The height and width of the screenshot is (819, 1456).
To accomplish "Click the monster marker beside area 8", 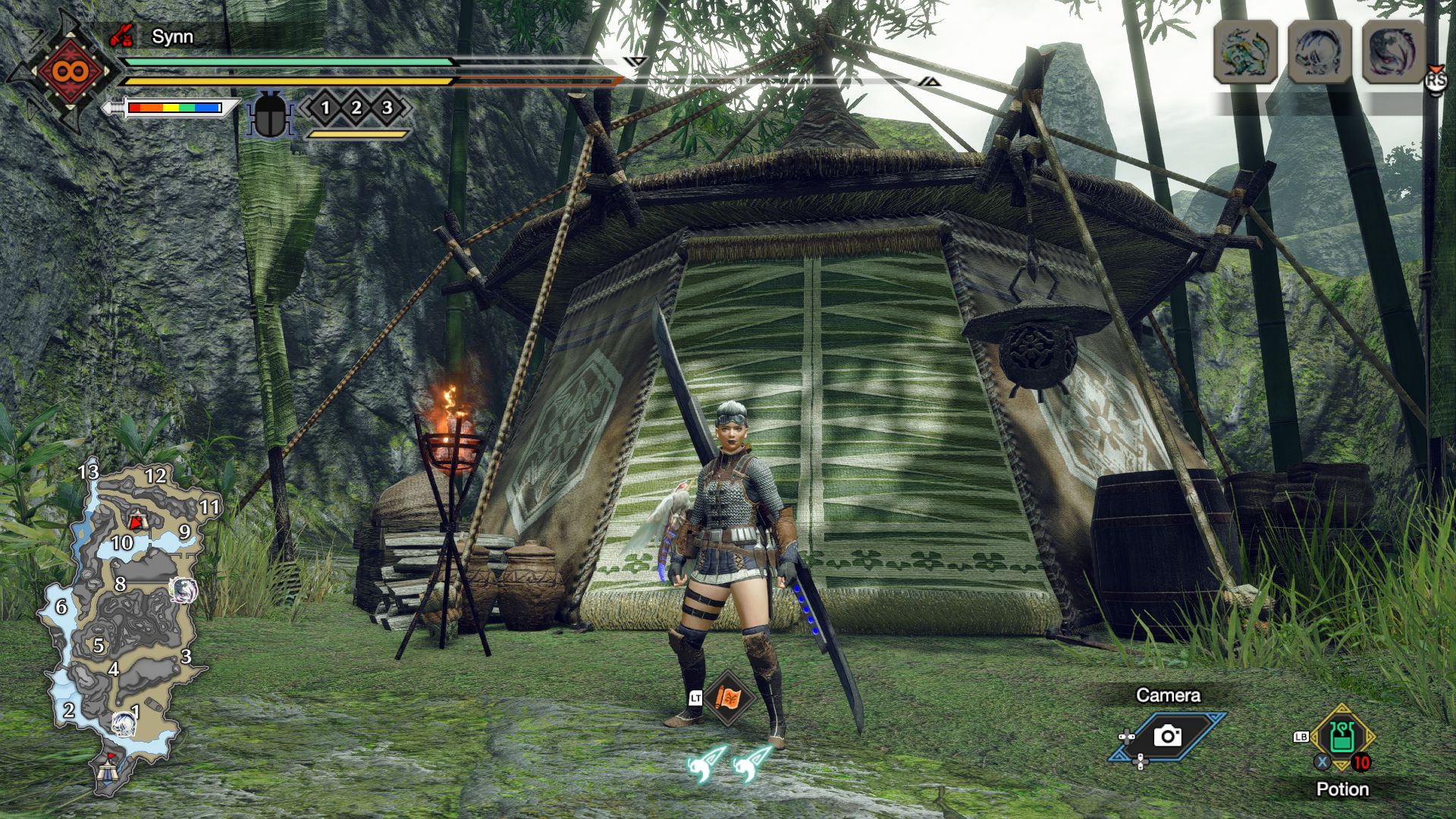I will (183, 589).
